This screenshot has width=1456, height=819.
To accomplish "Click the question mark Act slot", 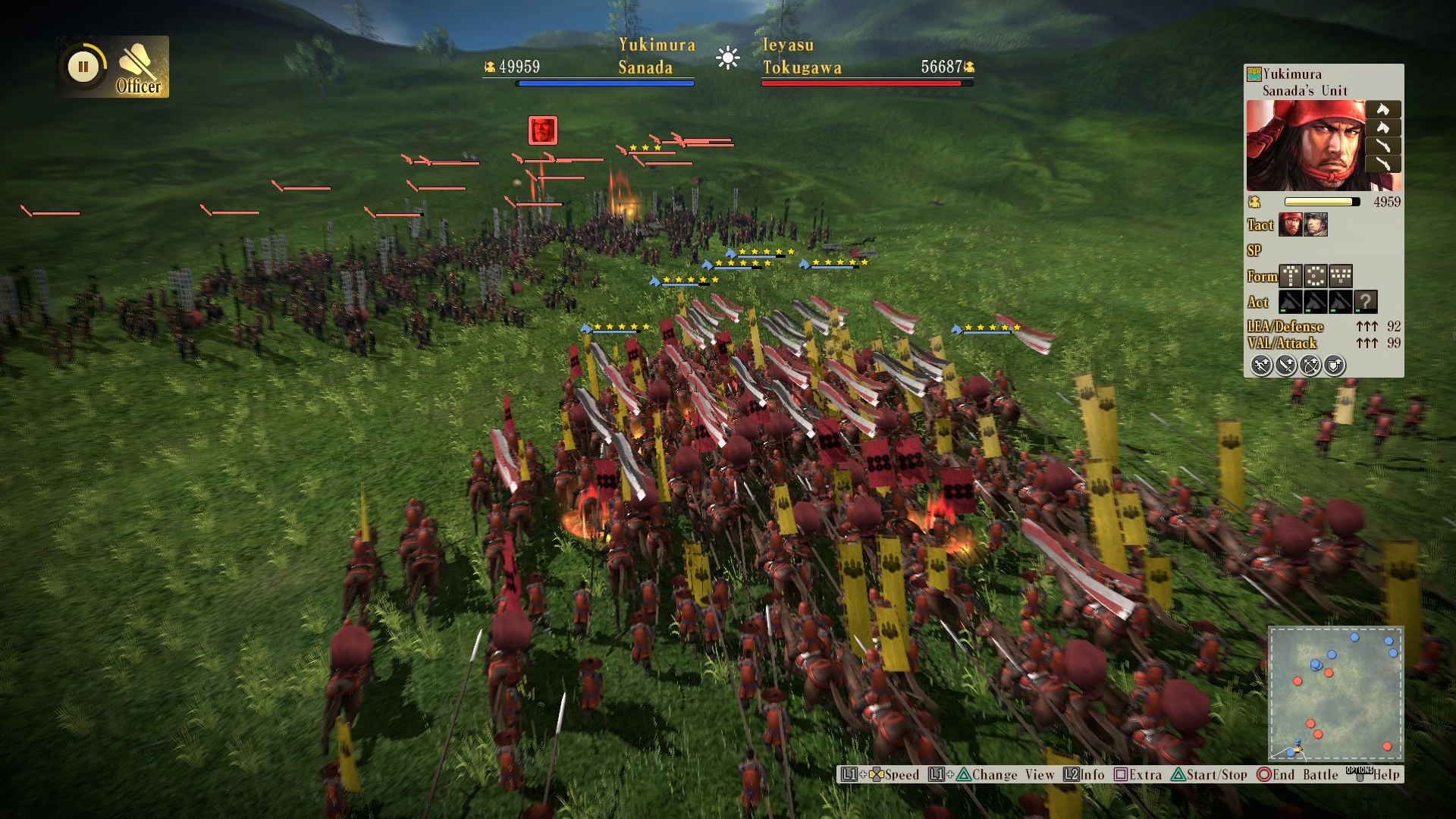I will (1366, 302).
